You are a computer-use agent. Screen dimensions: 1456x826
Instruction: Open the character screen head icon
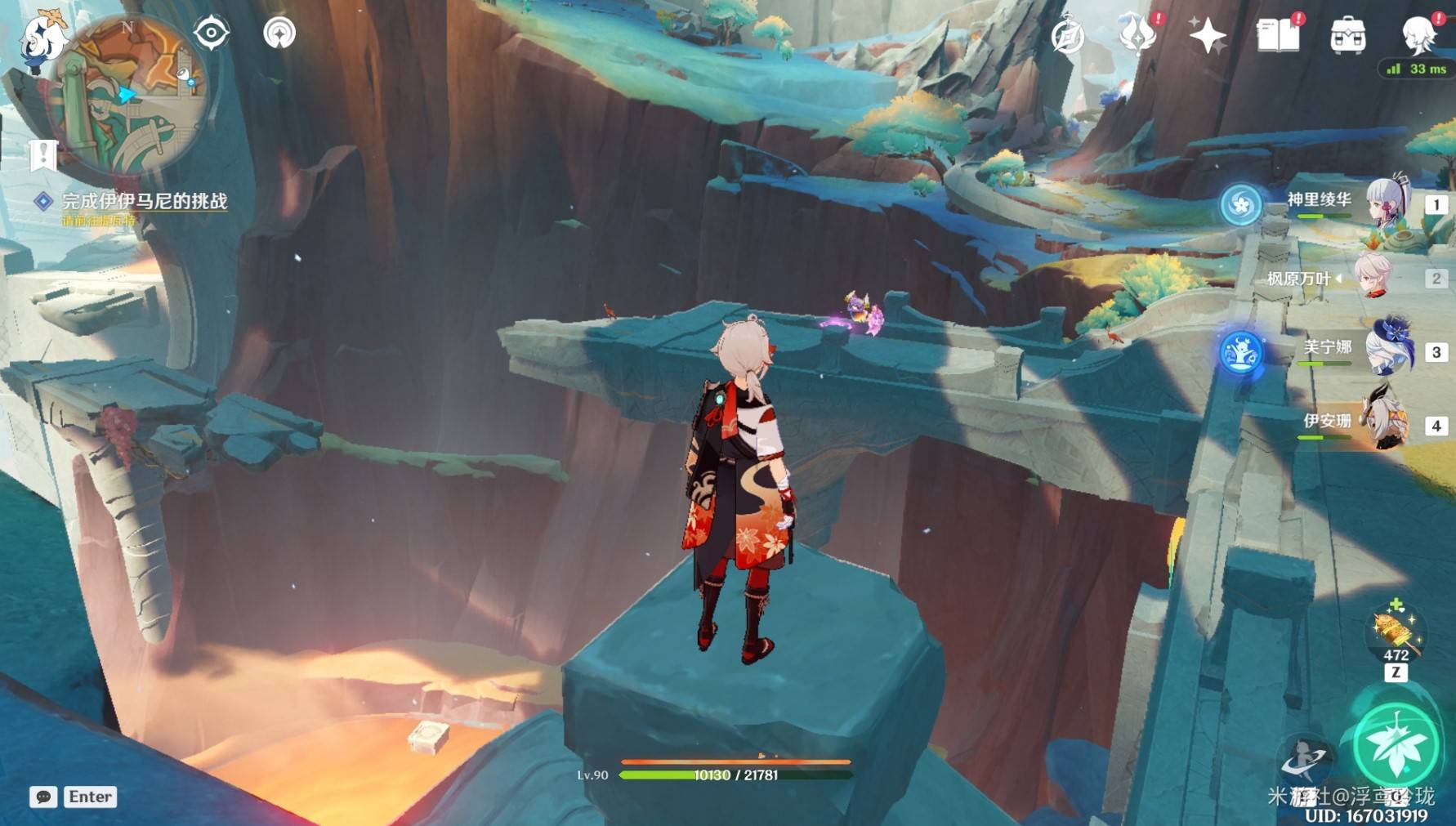coord(1418,35)
